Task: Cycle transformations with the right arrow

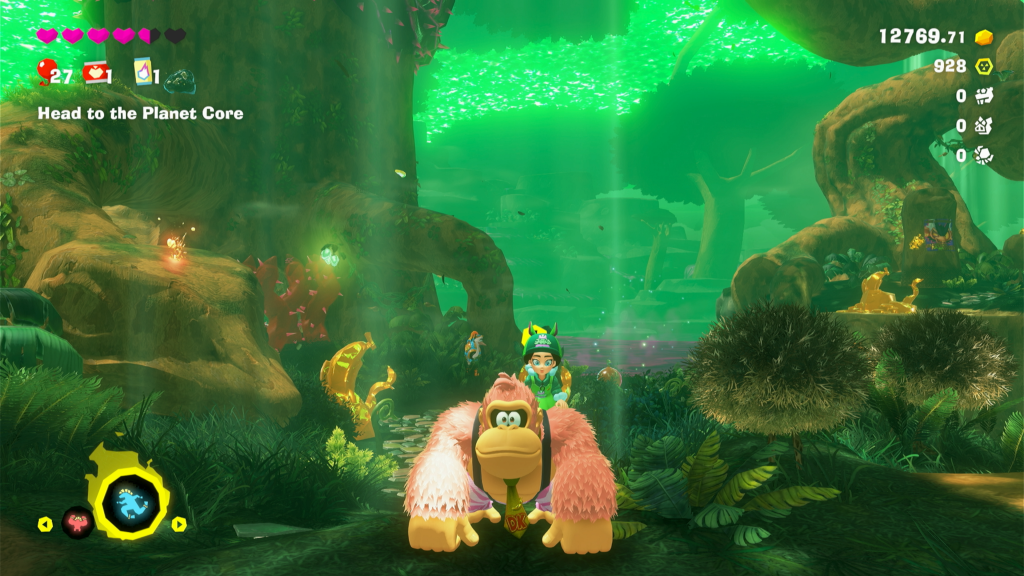Action: point(179,524)
